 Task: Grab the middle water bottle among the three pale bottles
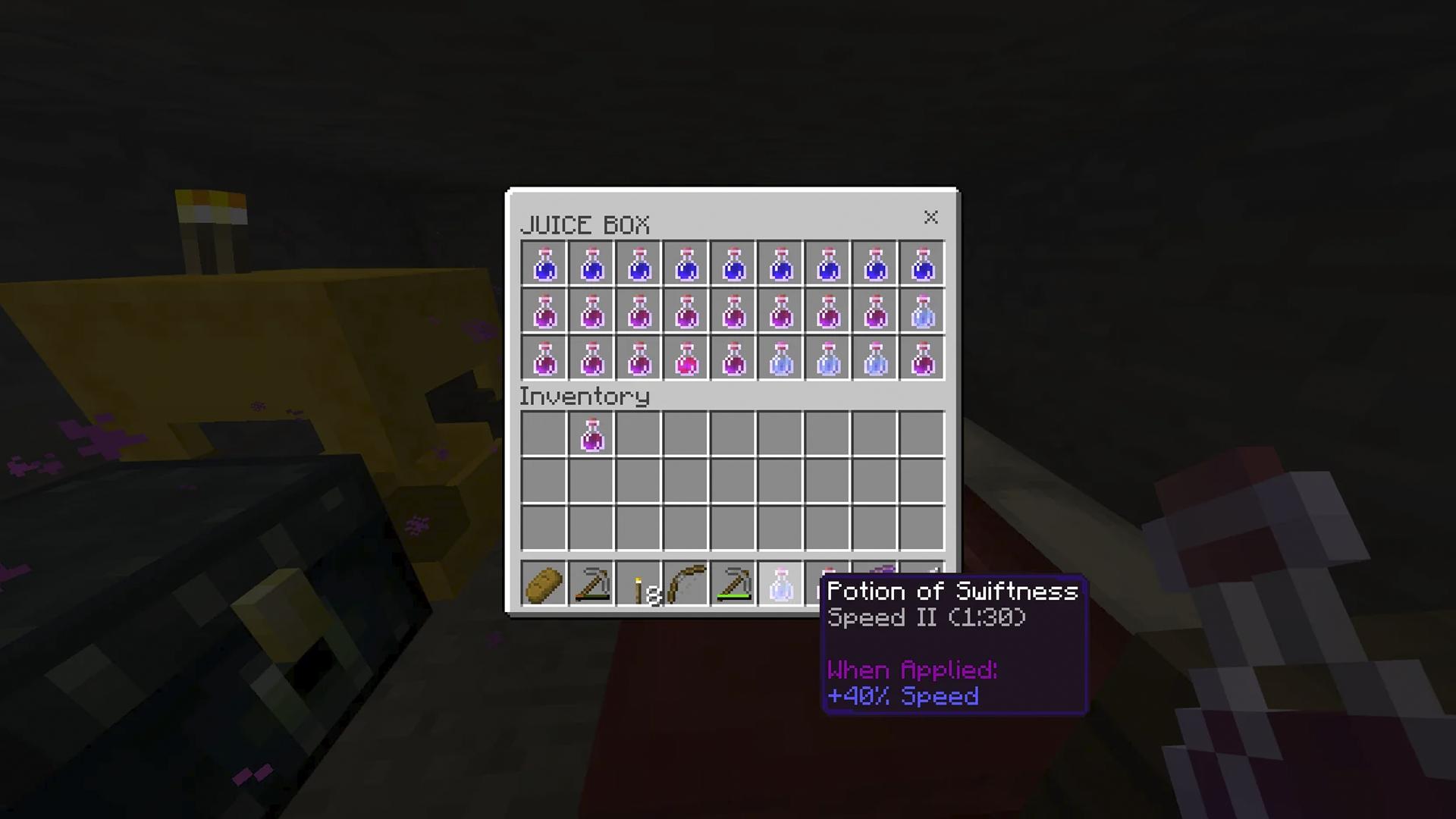pyautogui.click(x=827, y=358)
